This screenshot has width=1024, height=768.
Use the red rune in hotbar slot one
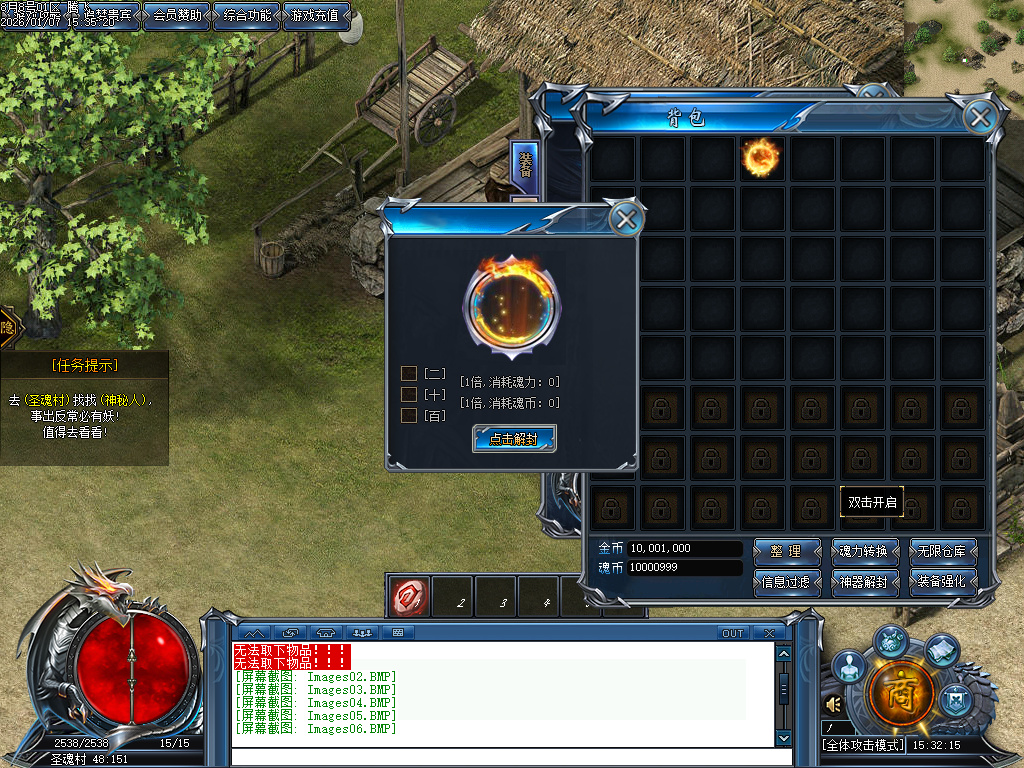410,596
